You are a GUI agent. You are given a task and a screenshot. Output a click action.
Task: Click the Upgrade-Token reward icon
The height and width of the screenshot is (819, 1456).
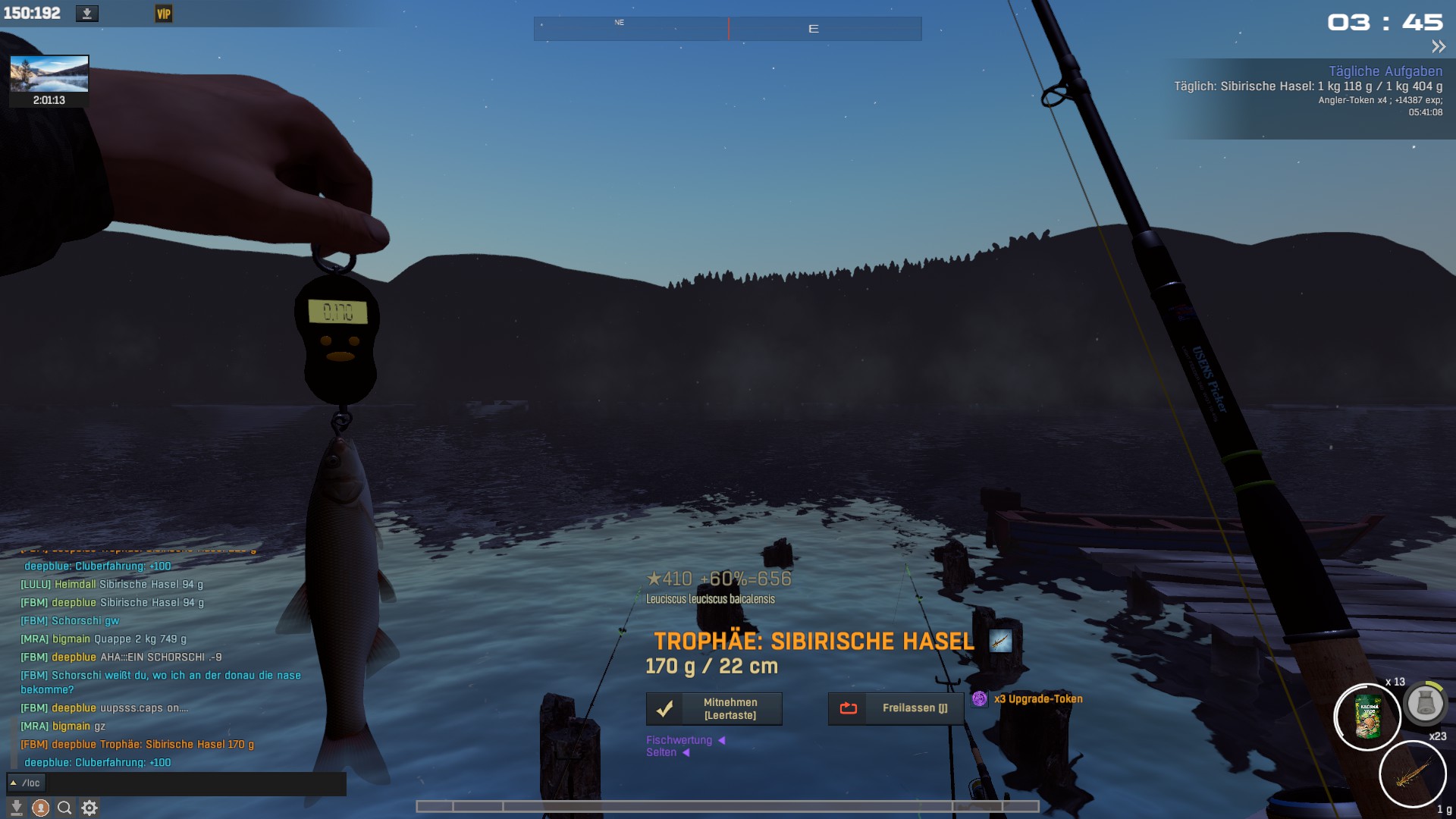coord(980,699)
